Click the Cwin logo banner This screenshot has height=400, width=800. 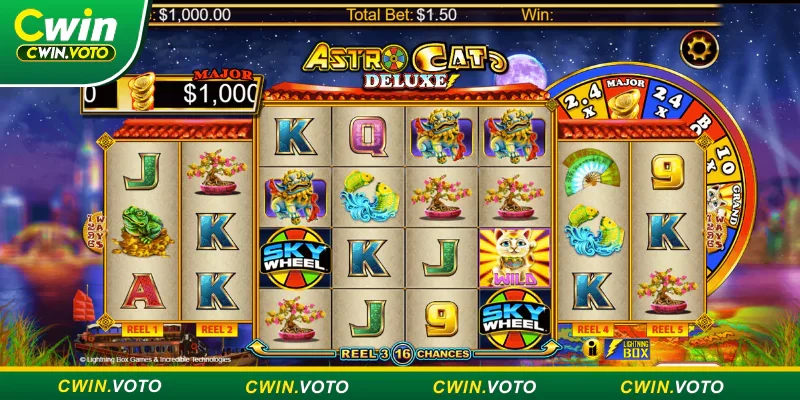click(68, 36)
